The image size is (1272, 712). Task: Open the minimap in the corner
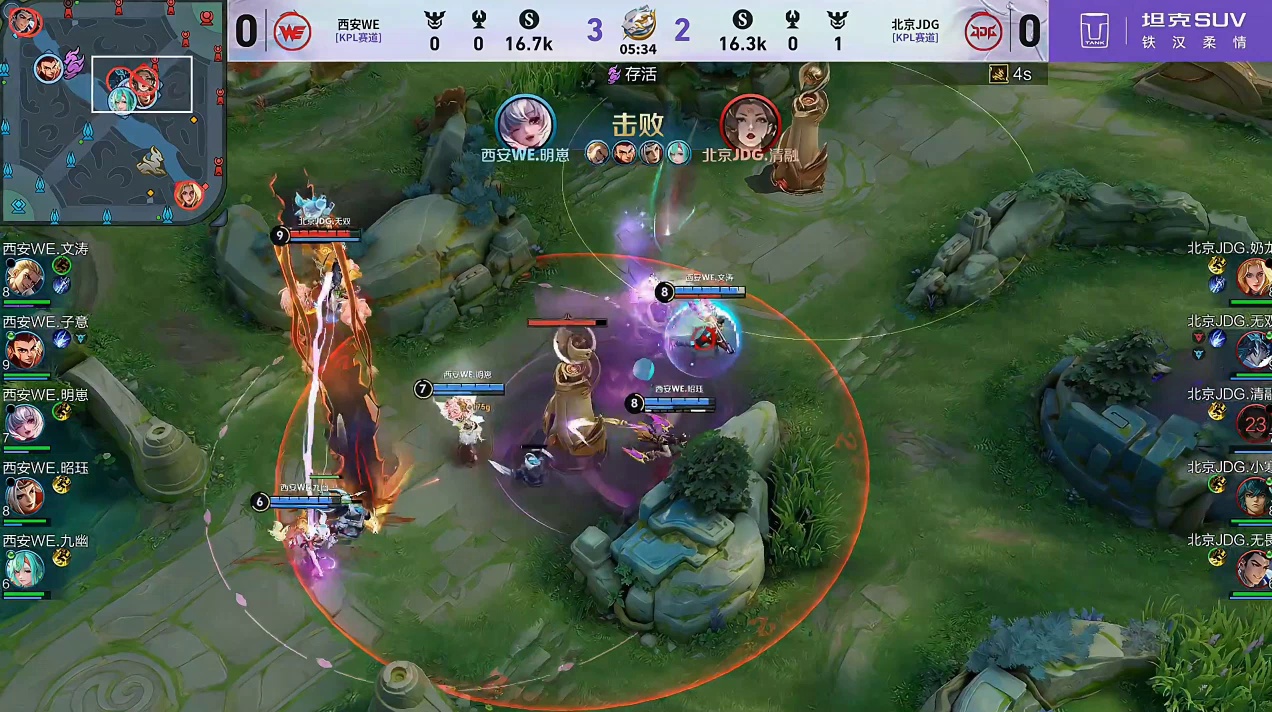(x=112, y=110)
